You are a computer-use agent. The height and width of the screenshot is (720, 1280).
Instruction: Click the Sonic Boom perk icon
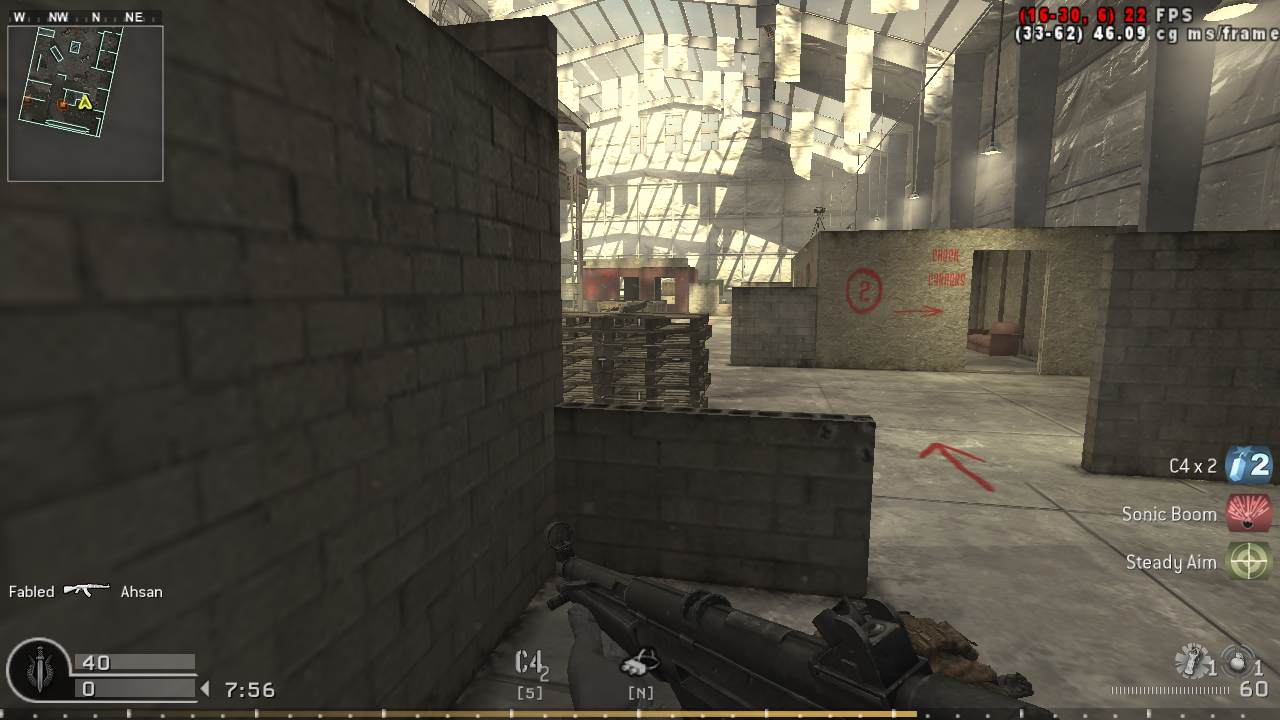pyautogui.click(x=1247, y=513)
